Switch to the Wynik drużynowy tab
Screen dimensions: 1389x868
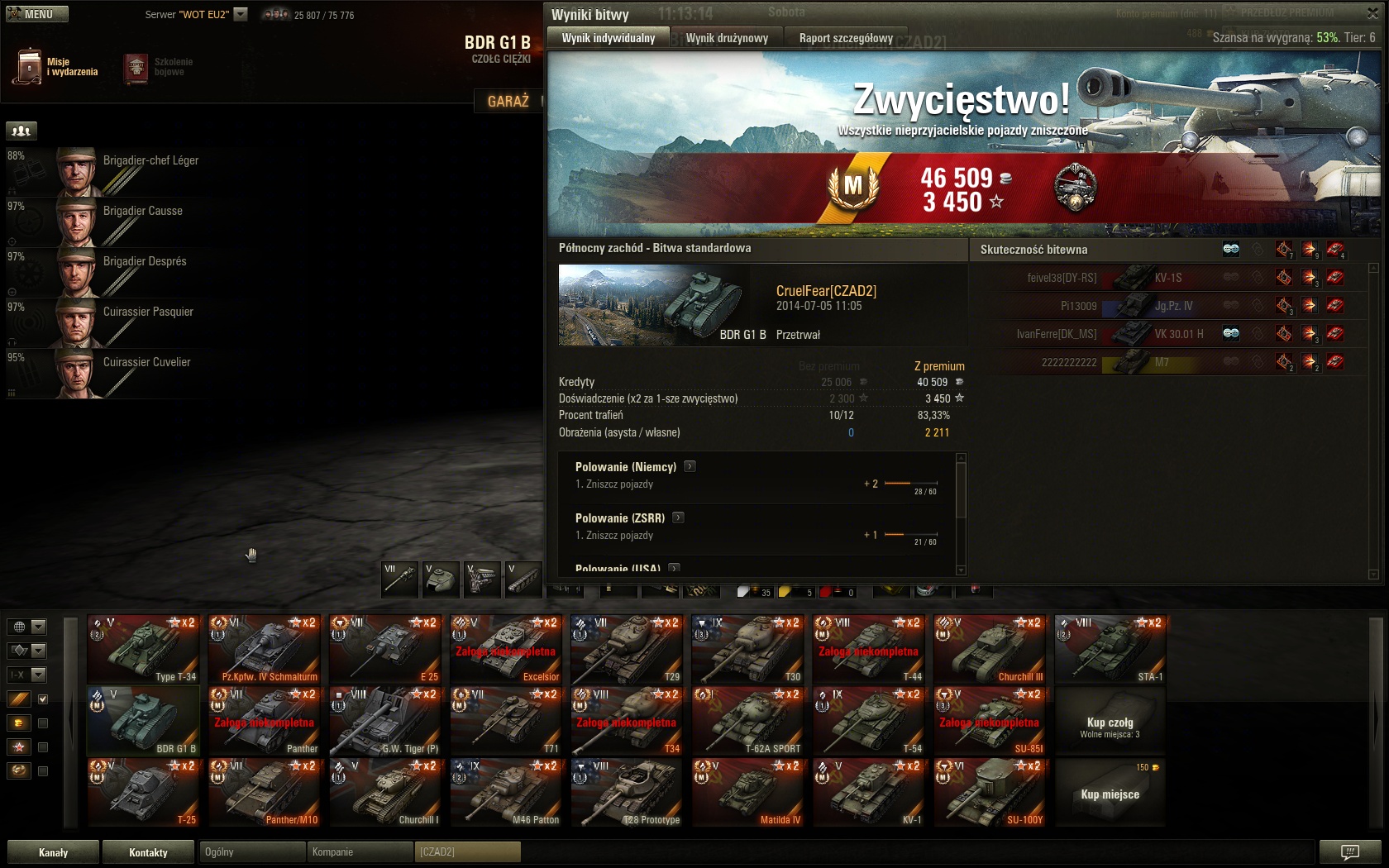(727, 38)
